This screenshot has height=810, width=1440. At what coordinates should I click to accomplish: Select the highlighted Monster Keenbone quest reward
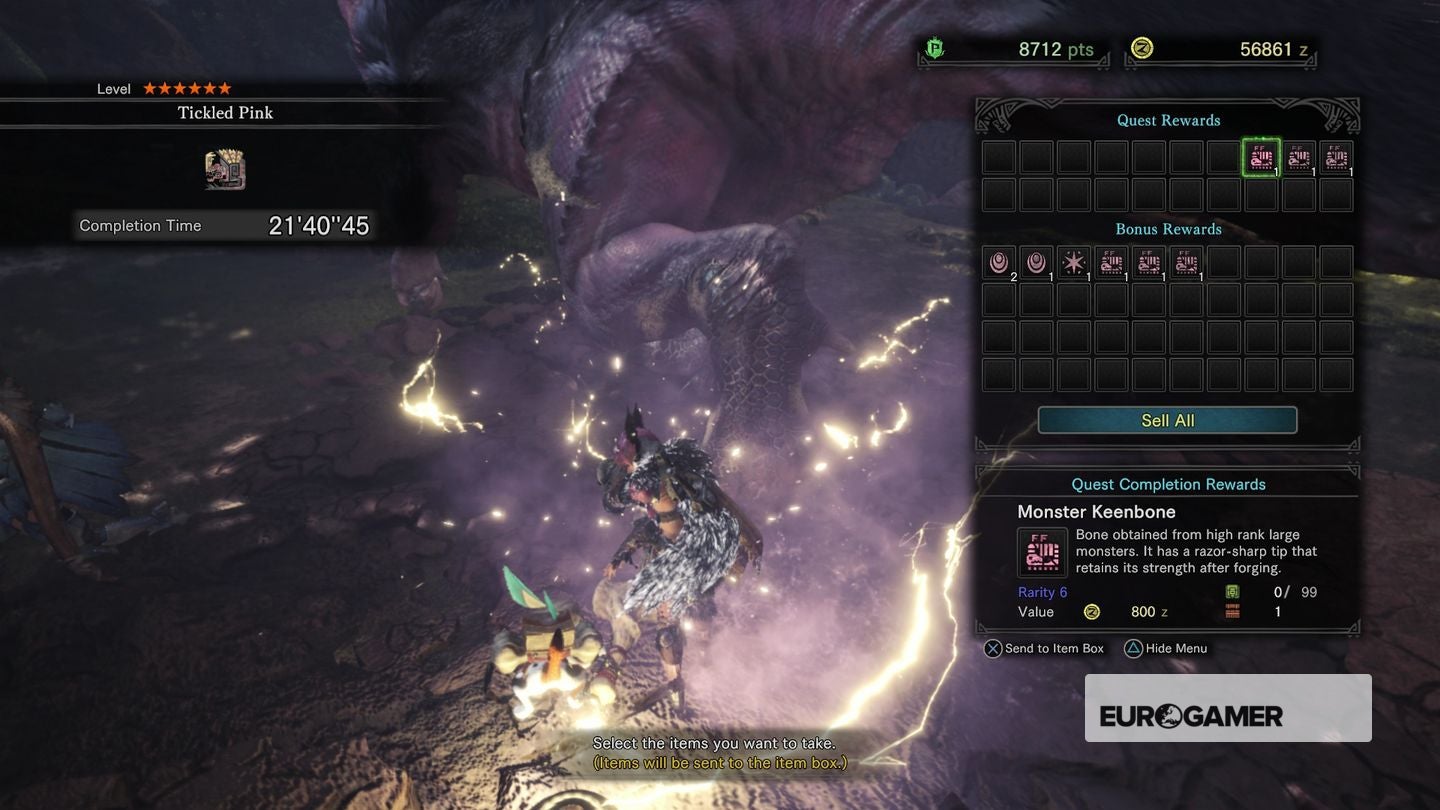click(x=1262, y=158)
